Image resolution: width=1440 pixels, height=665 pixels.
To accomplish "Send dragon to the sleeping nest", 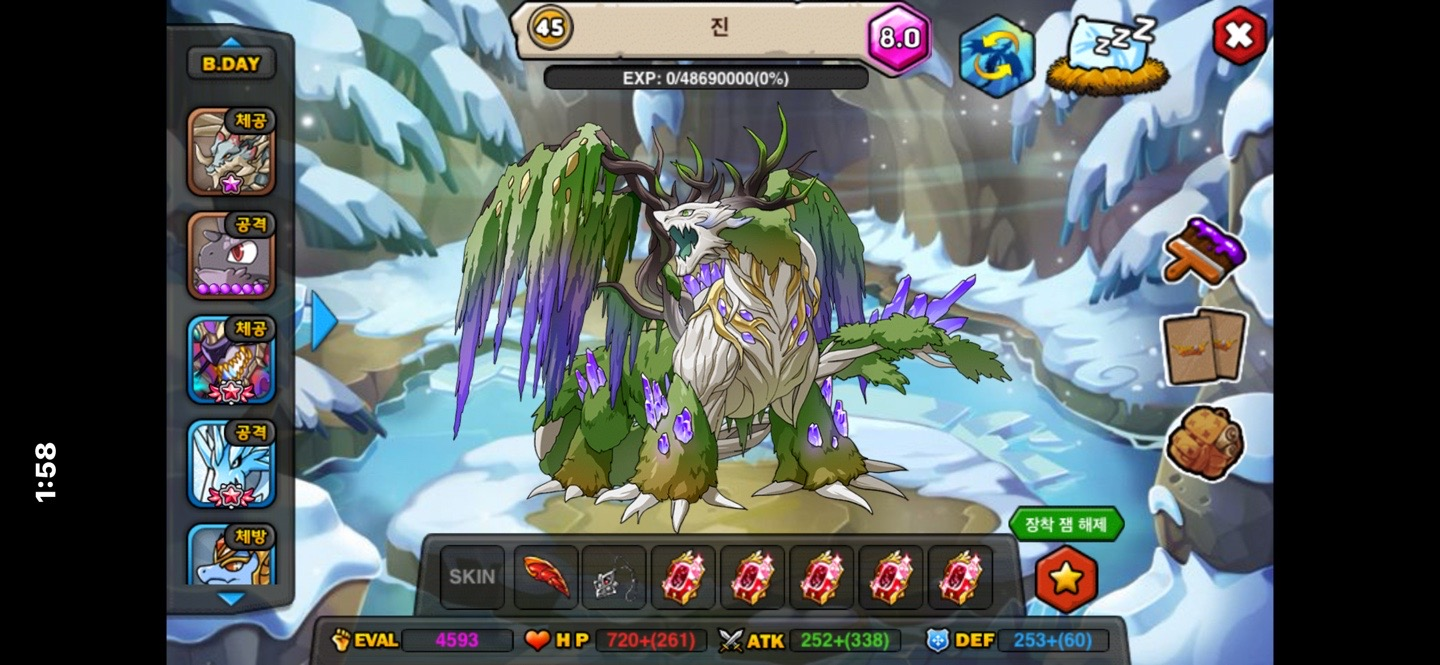I will pos(1108,56).
